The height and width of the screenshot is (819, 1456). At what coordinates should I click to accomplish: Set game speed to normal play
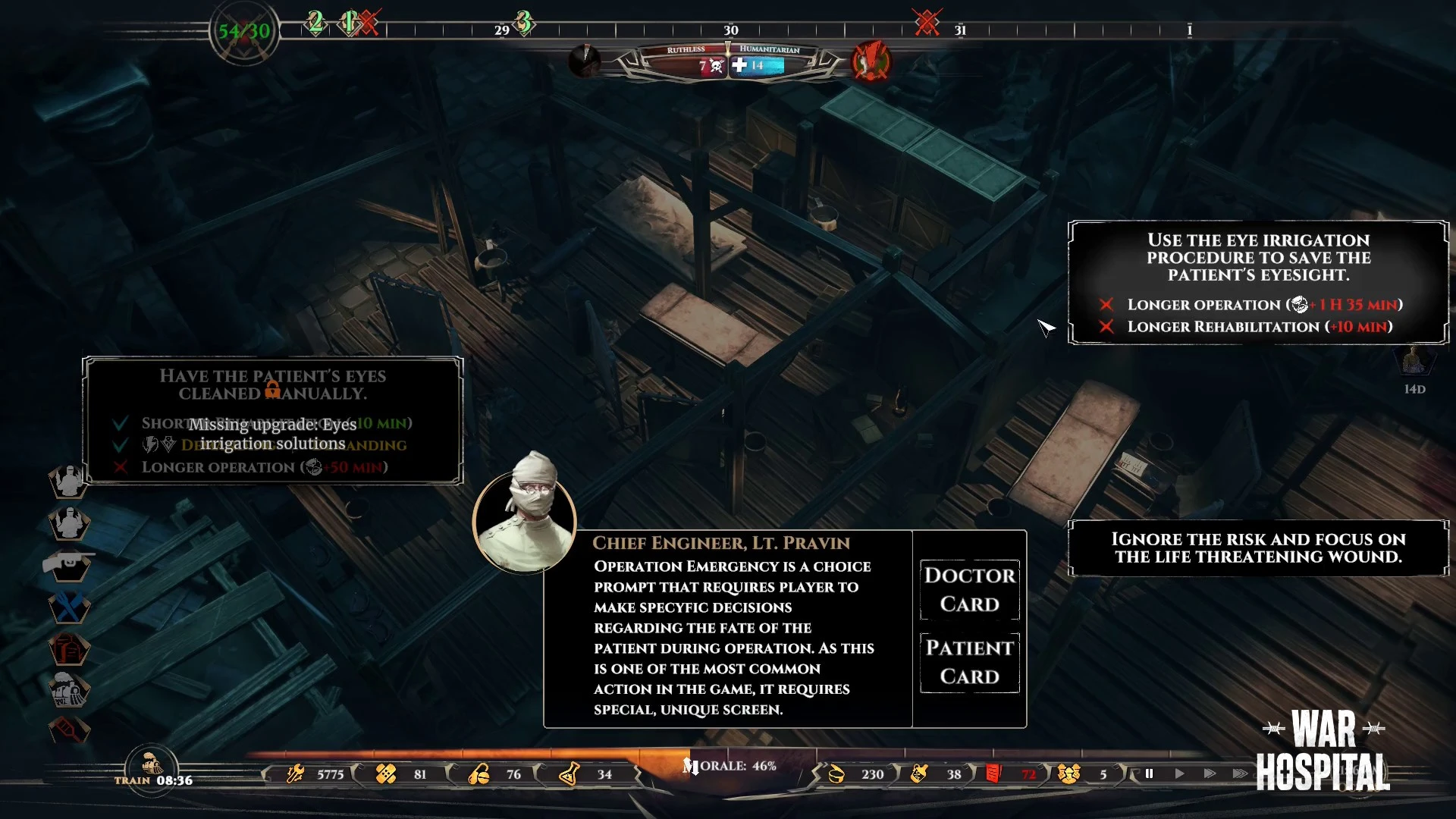(x=1179, y=774)
